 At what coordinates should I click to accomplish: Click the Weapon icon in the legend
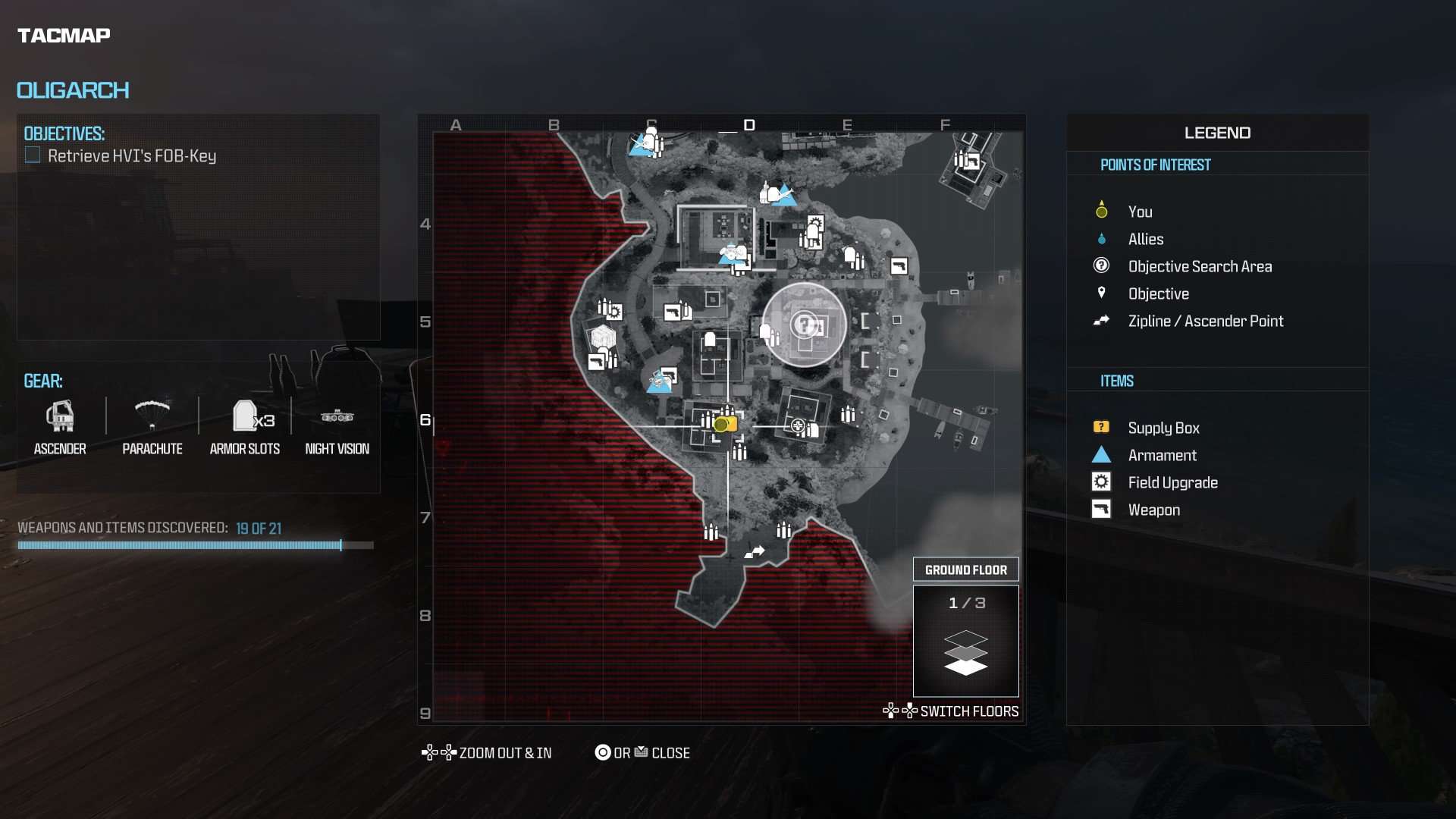pos(1100,509)
